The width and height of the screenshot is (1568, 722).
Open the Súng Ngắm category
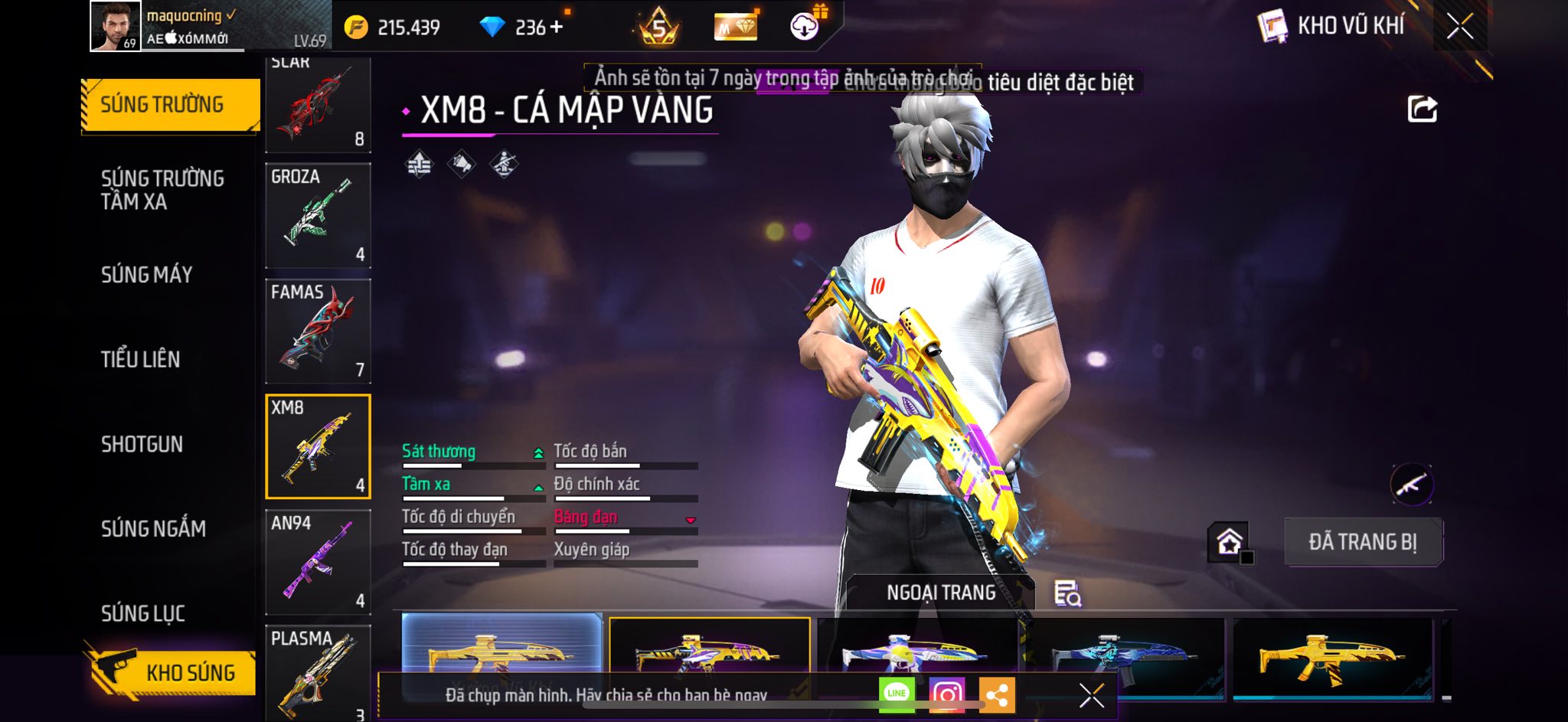pyautogui.click(x=153, y=528)
